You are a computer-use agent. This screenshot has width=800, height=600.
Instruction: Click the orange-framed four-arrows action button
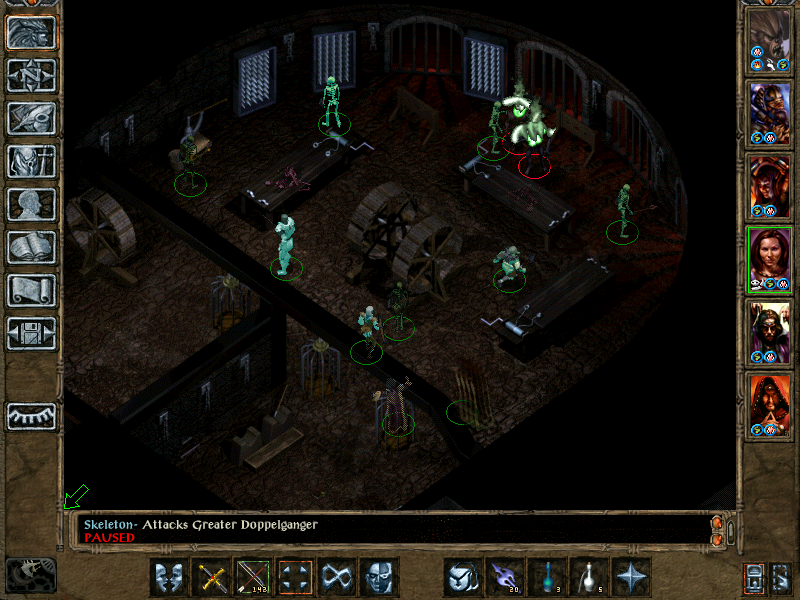pos(296,577)
